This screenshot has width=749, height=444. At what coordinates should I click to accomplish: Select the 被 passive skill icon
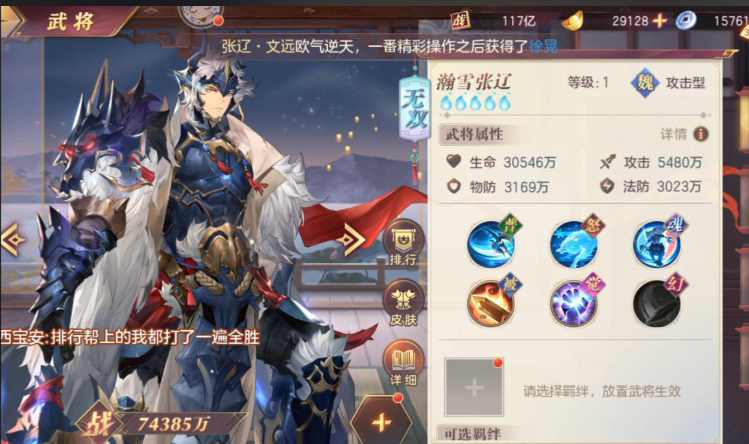[491, 302]
